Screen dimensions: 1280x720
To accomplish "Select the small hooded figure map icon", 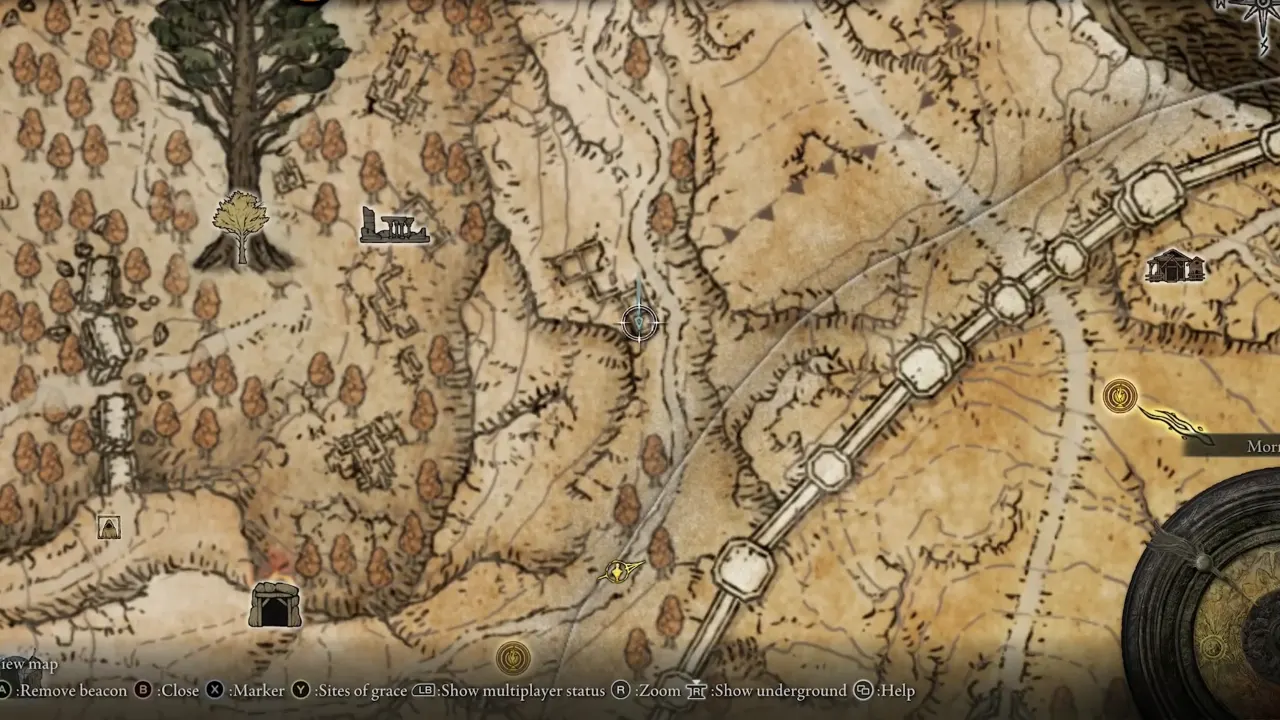I will (109, 527).
